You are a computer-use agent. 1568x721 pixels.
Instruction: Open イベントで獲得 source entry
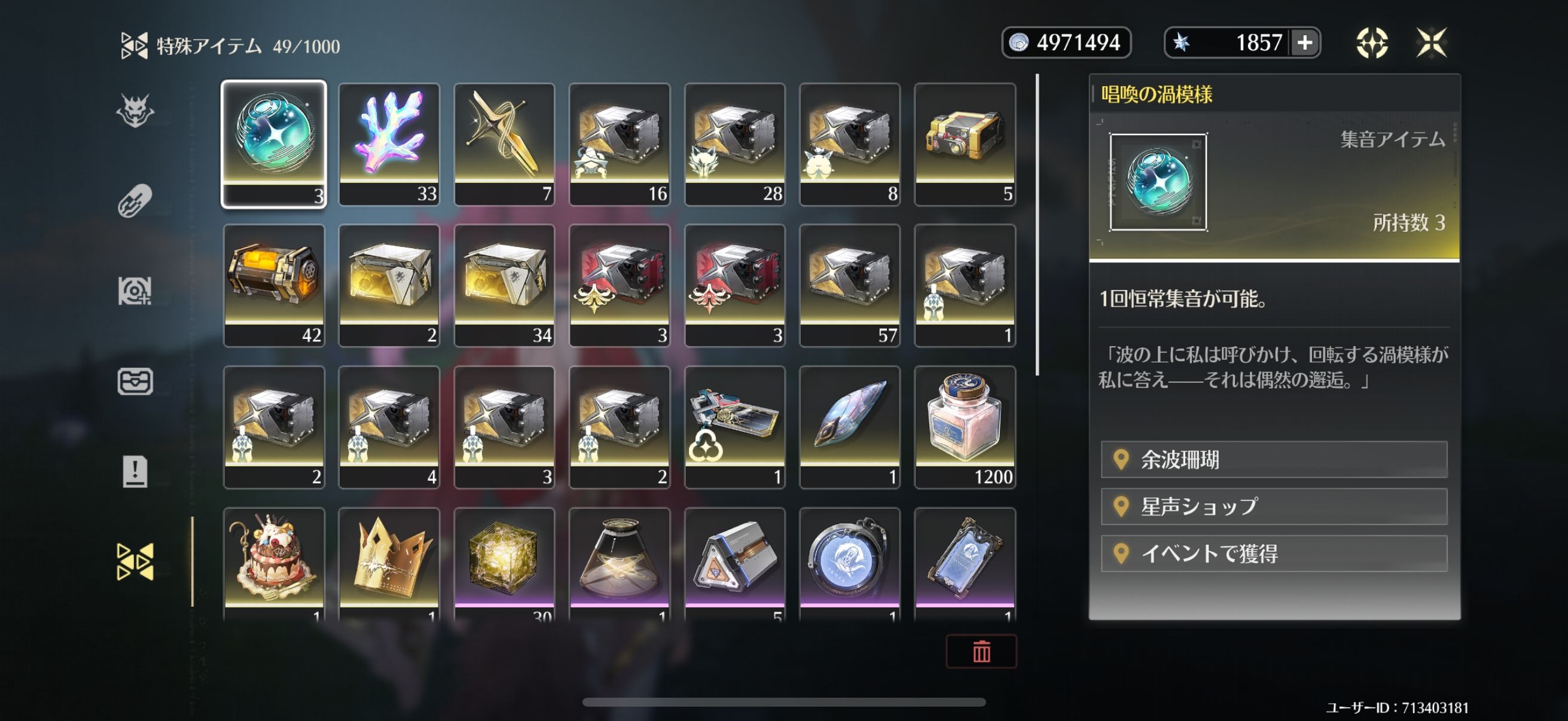click(x=1273, y=553)
